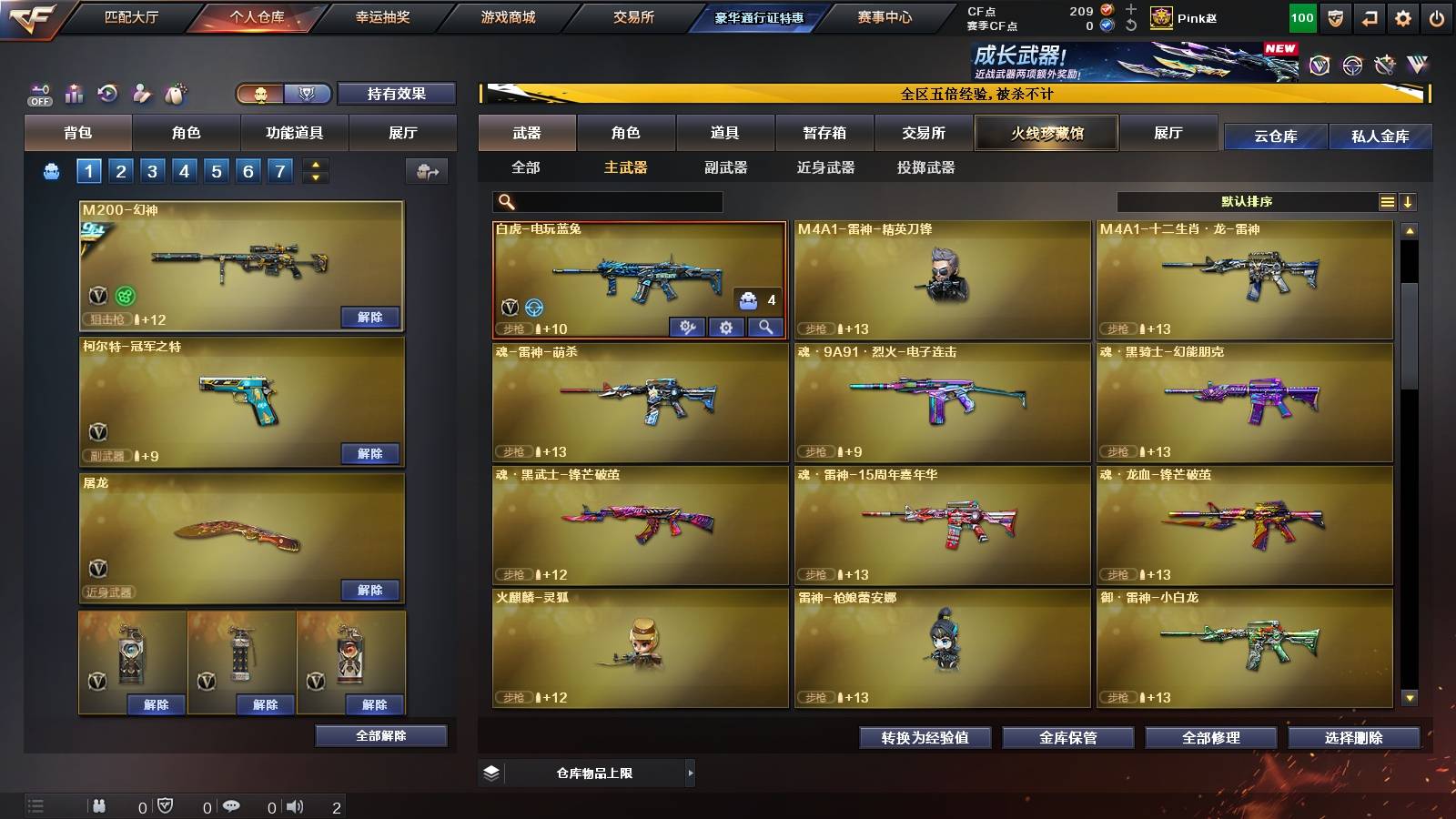This screenshot has height=819, width=1456.
Task: Click the replay history icon in the backpack toolbar
Action: coord(107,93)
